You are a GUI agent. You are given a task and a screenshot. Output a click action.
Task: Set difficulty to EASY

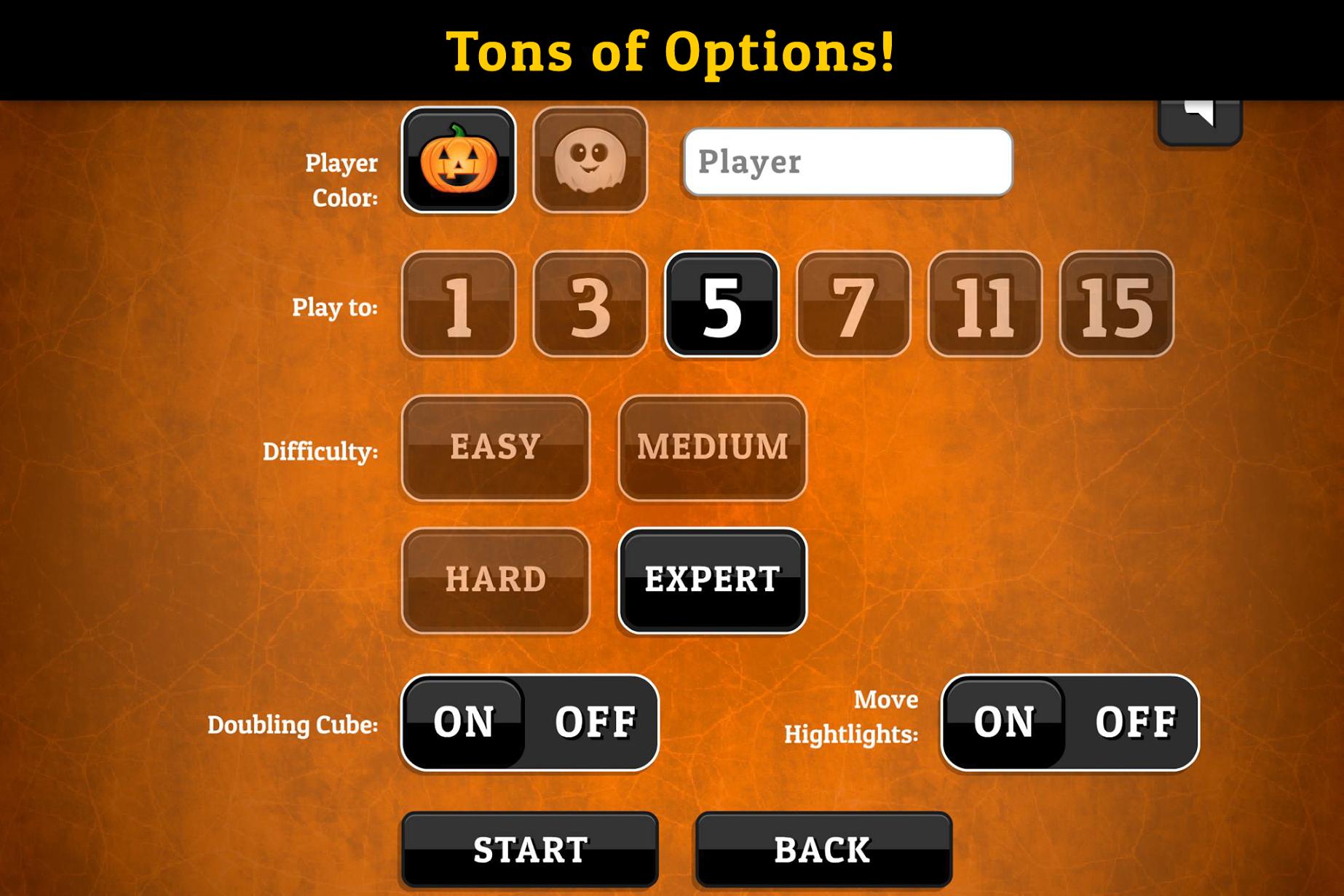click(496, 448)
